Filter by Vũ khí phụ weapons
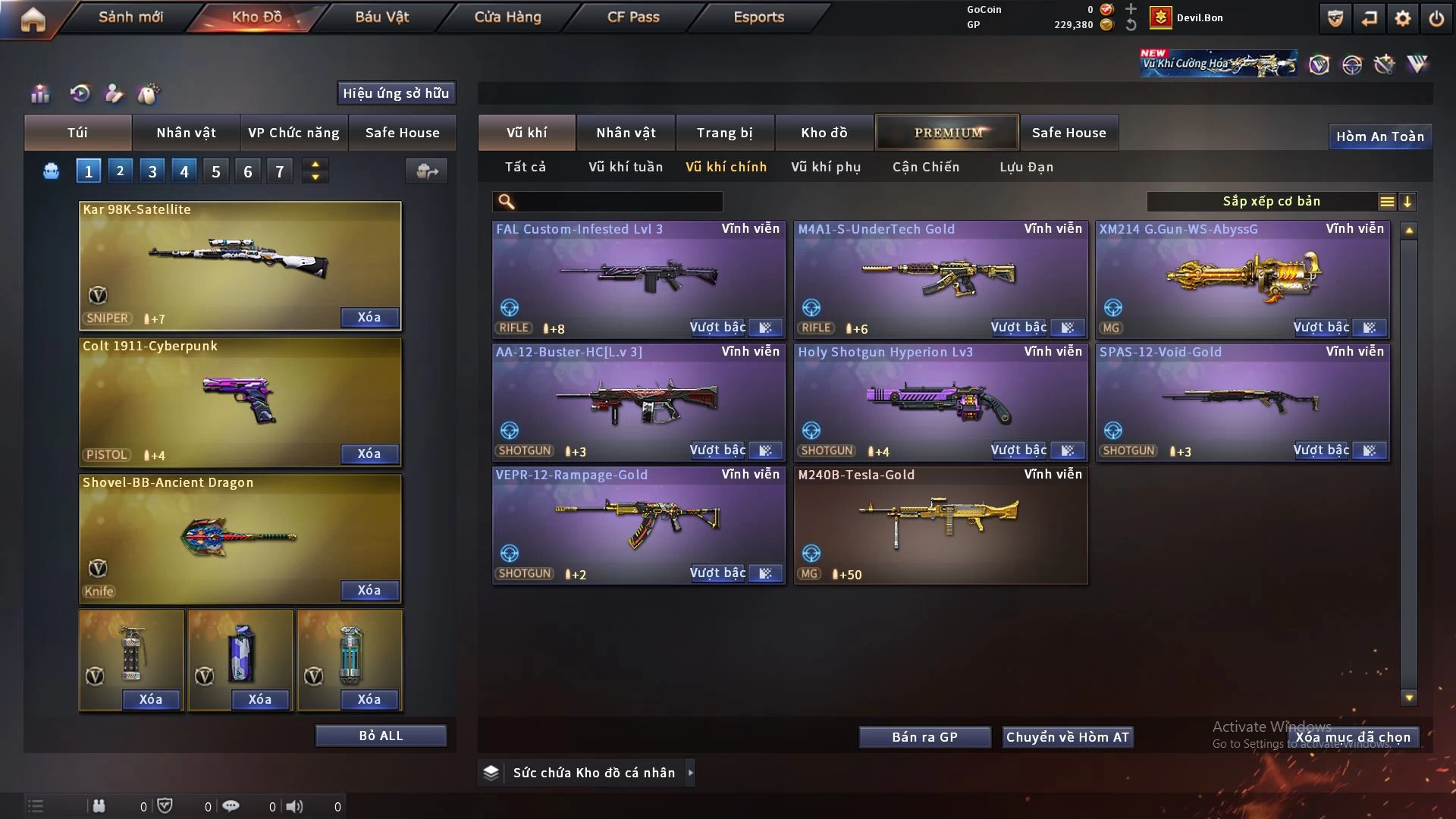This screenshot has height=819, width=1456. (826, 167)
